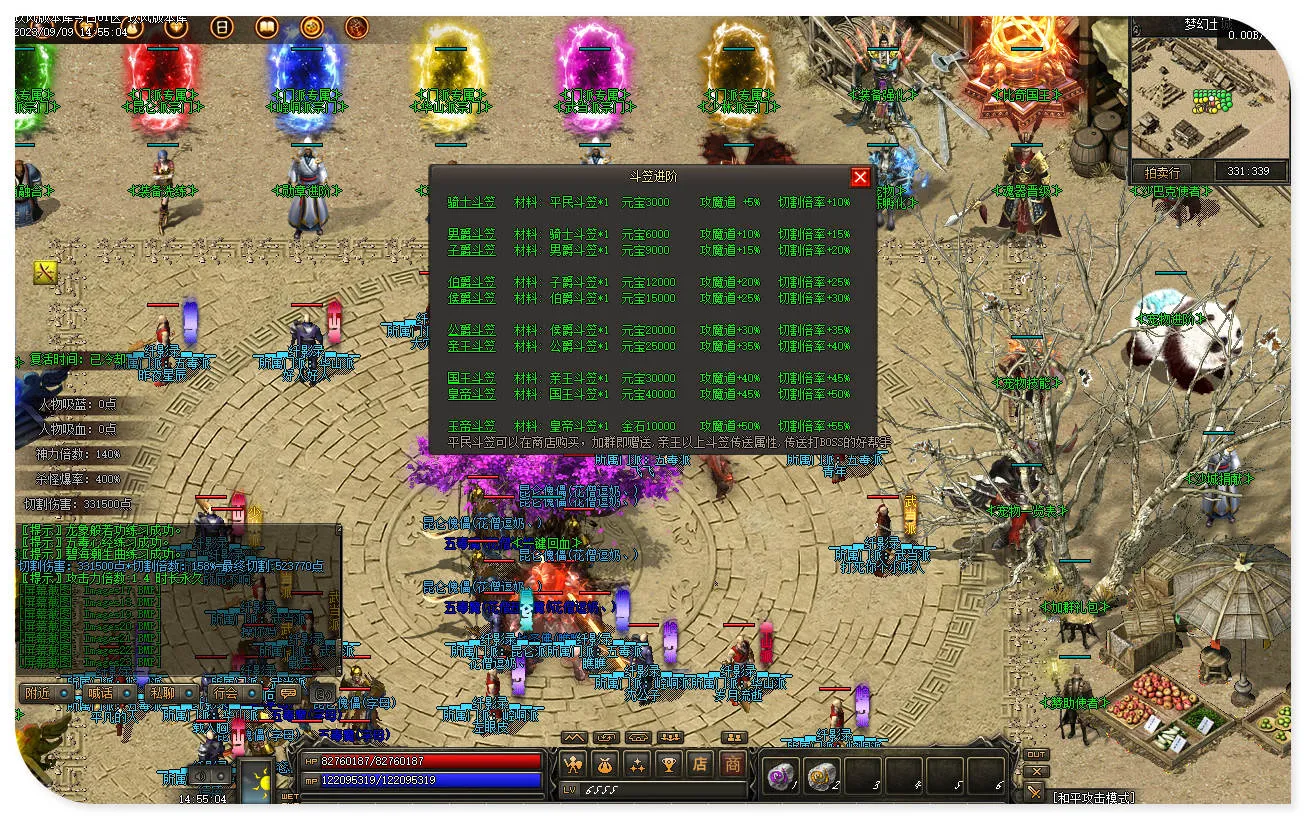Select the 骑士斗笠 upgrade link
Viewport: 1306px width, 819px height.
click(471, 202)
